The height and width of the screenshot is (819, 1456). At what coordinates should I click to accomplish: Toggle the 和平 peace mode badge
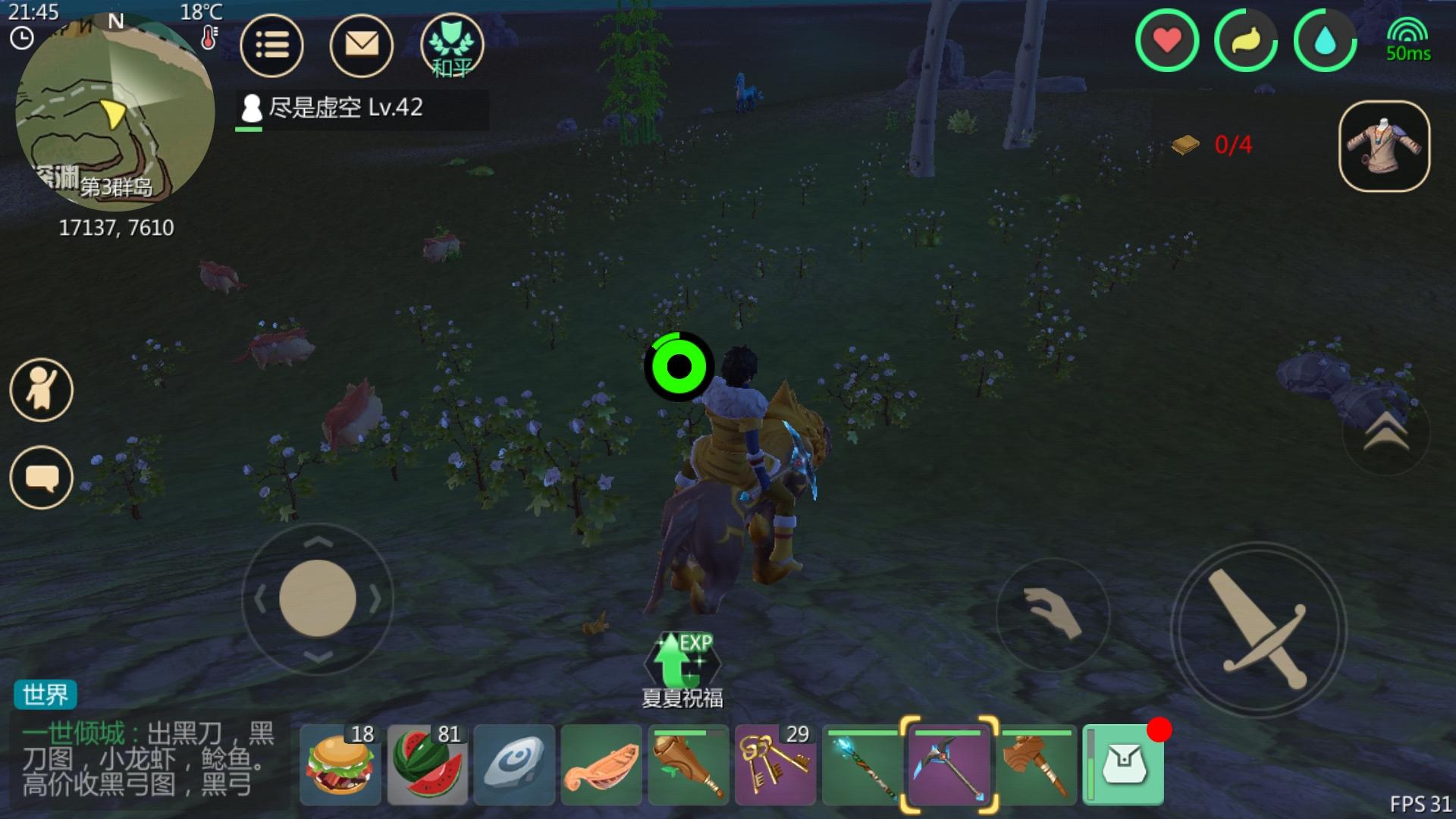(x=452, y=46)
